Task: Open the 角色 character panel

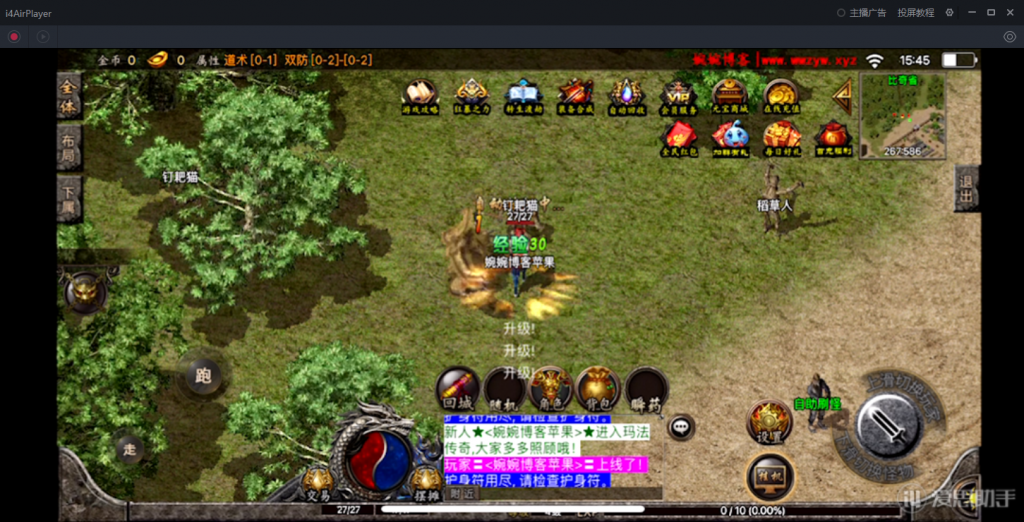Action: point(550,389)
